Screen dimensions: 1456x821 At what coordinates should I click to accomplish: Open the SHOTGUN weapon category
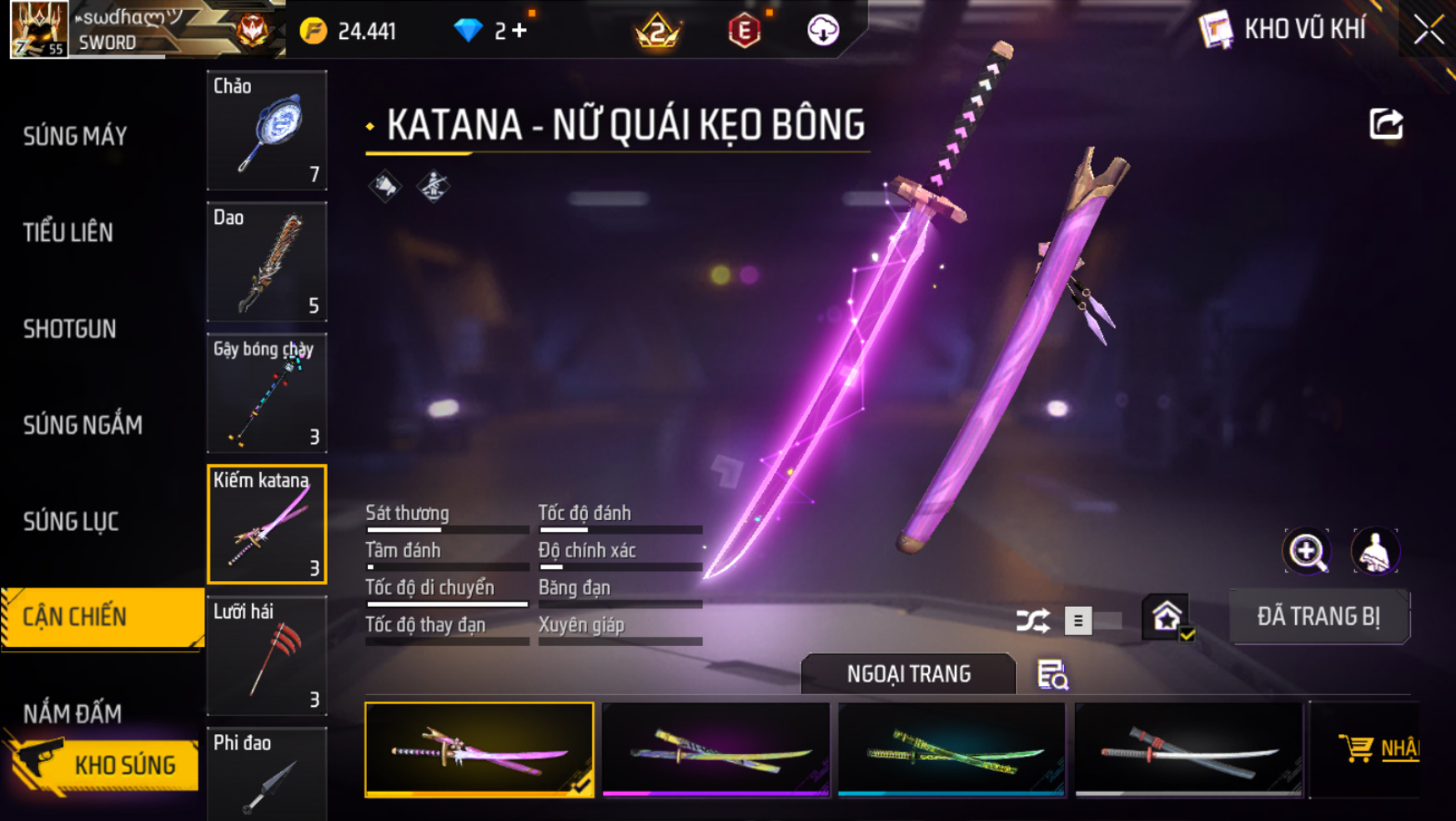70,329
